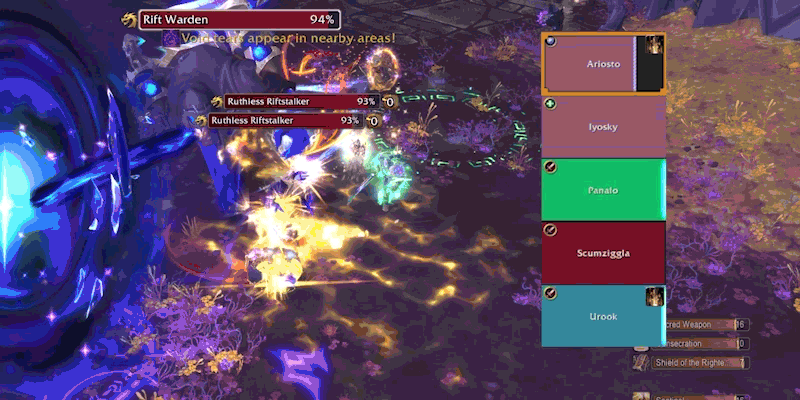Click the buff icon on Urook's frame
Viewport: 800px width, 400px height.
tap(656, 297)
